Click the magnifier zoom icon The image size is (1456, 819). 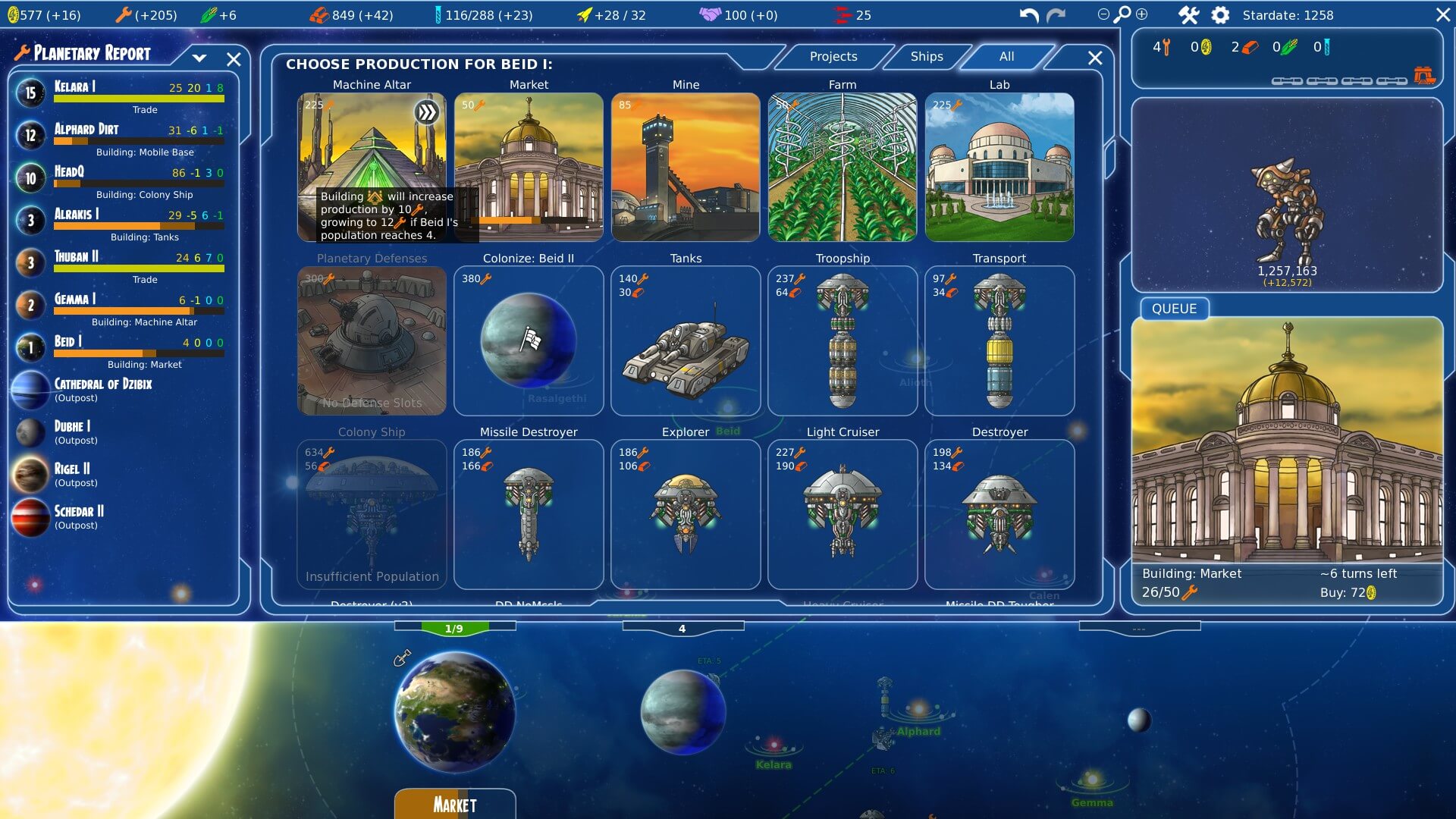tap(1122, 14)
